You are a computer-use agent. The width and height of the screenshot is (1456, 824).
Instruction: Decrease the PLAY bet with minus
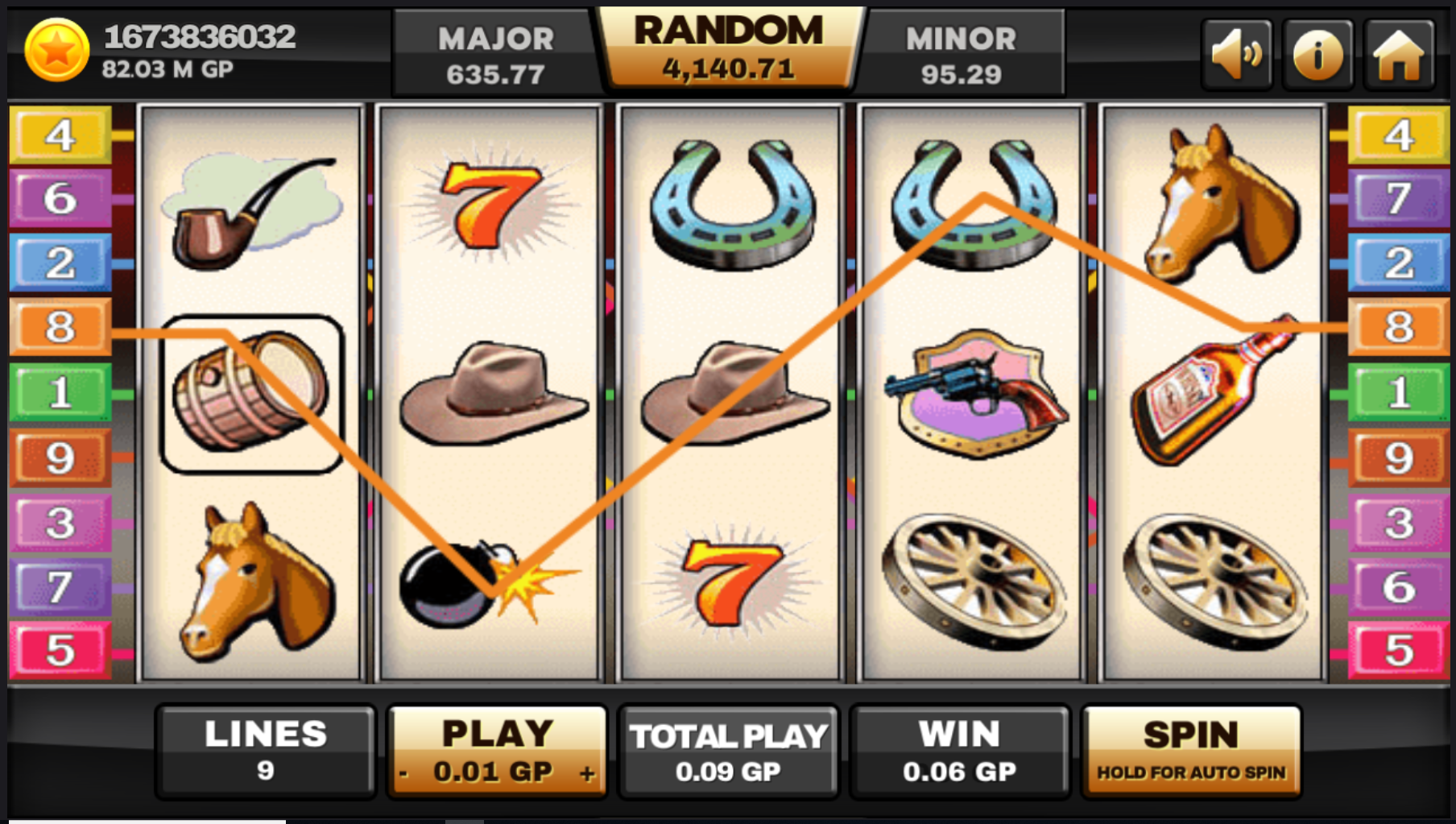coord(404,774)
